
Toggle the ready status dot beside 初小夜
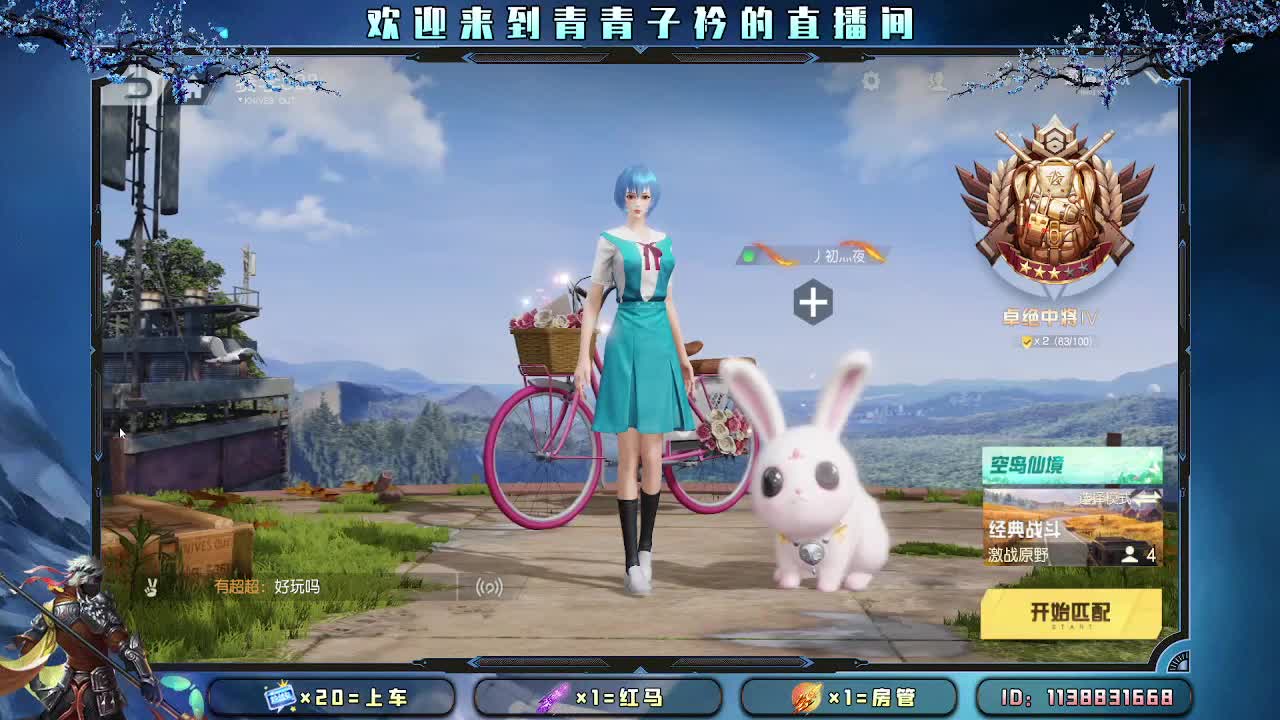click(x=750, y=253)
